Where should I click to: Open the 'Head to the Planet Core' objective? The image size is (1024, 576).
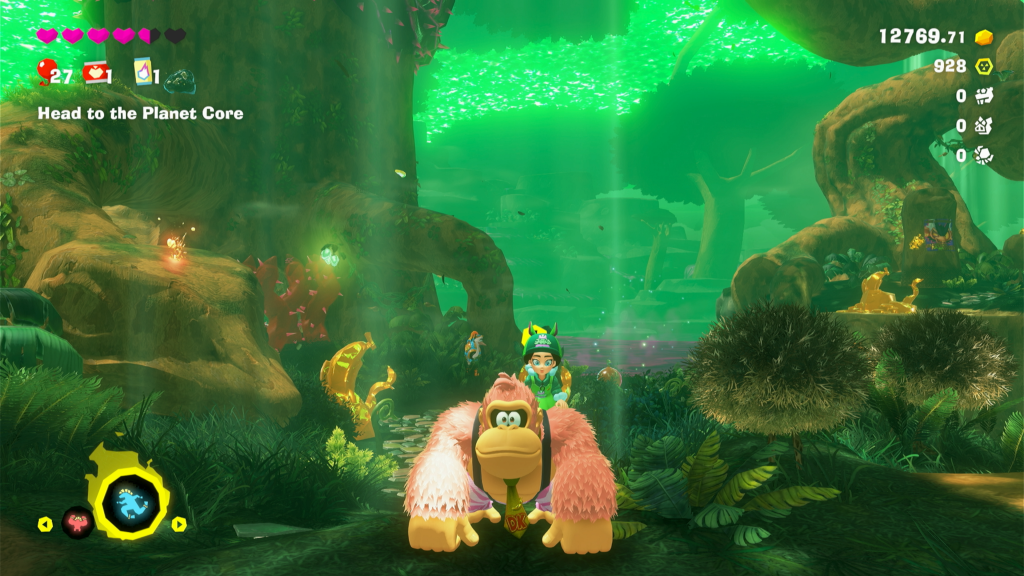(140, 114)
